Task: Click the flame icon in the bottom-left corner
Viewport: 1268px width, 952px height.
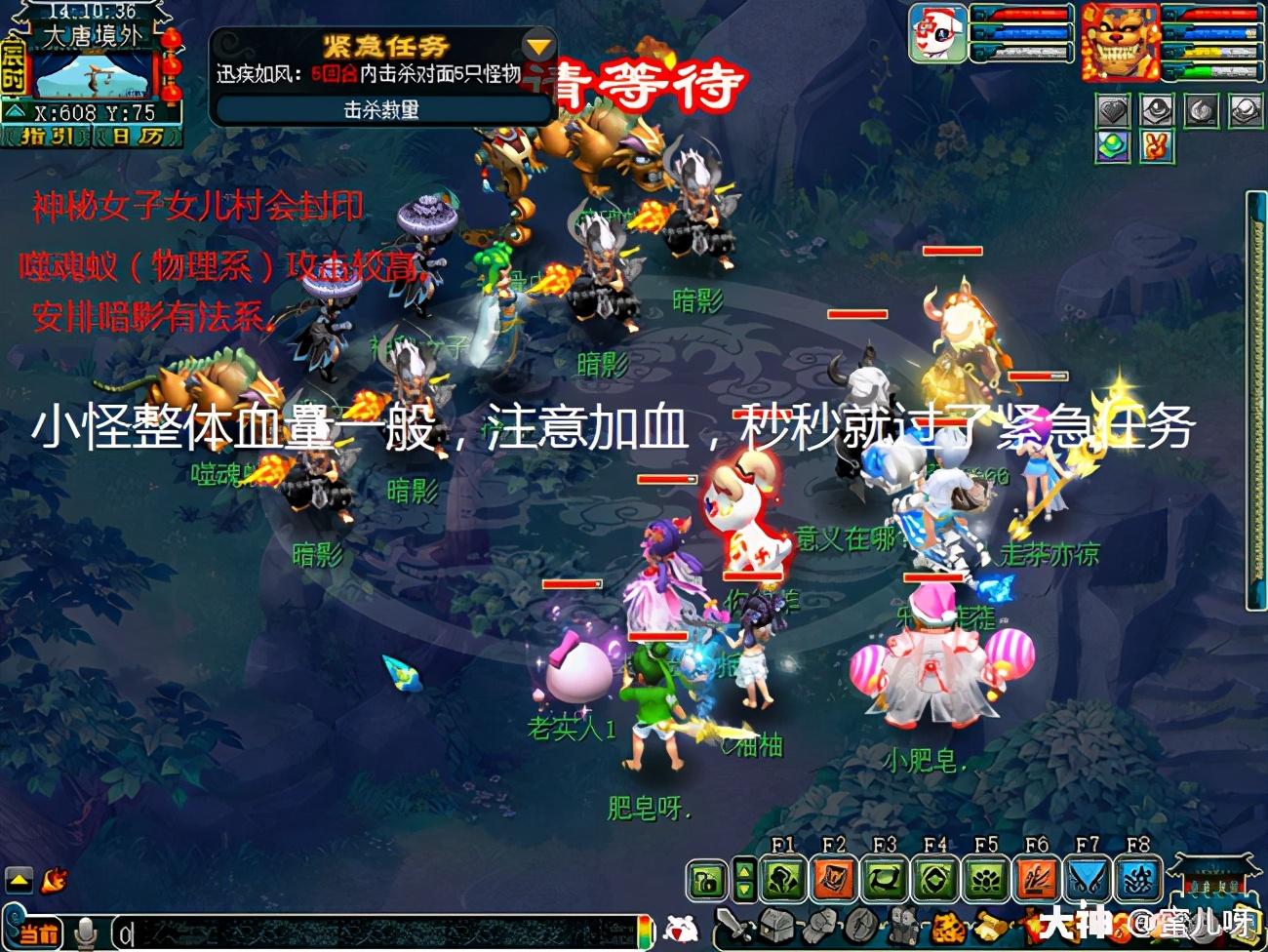Action: tap(54, 882)
